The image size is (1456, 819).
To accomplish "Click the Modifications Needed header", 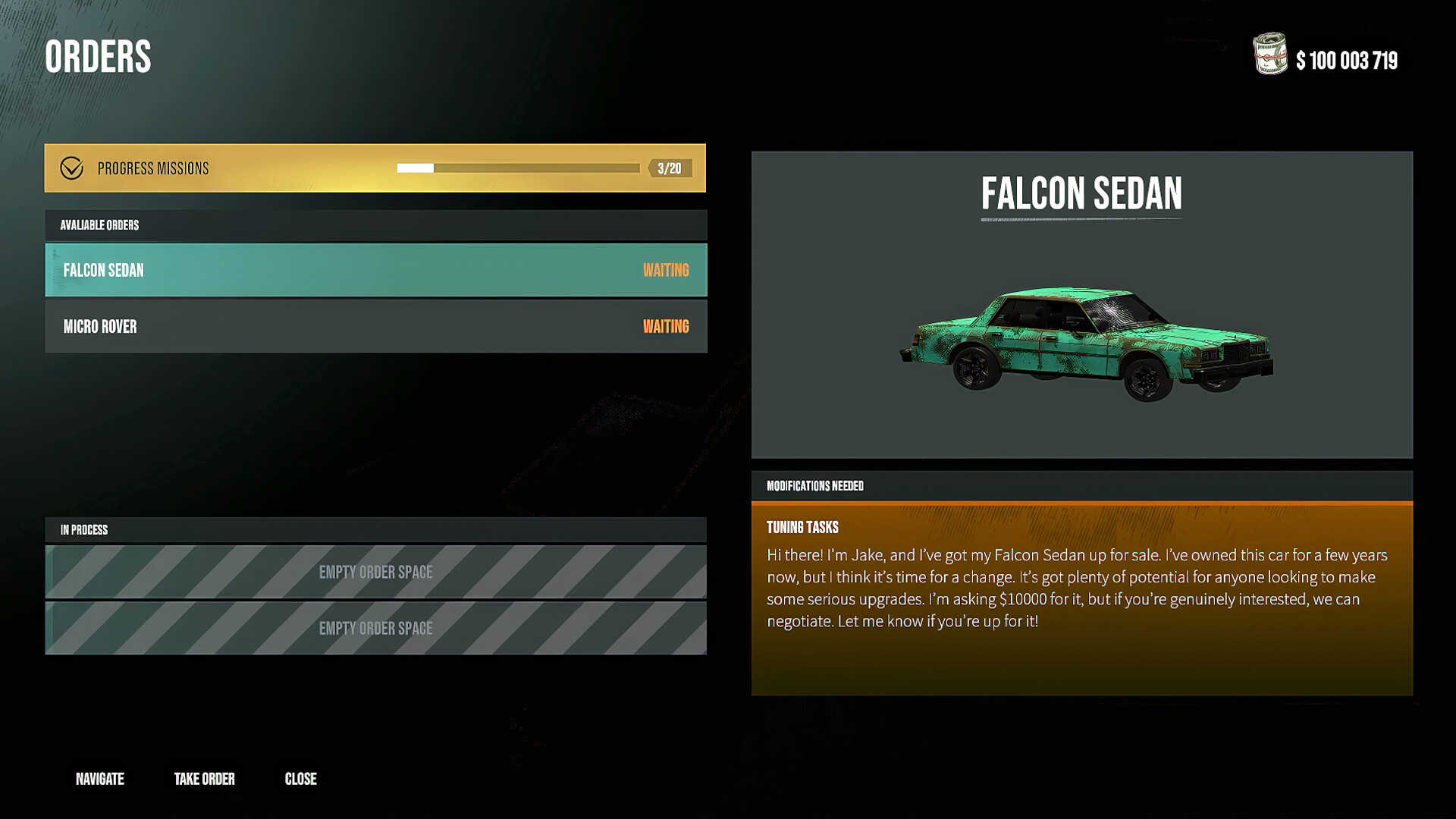I will [x=814, y=486].
